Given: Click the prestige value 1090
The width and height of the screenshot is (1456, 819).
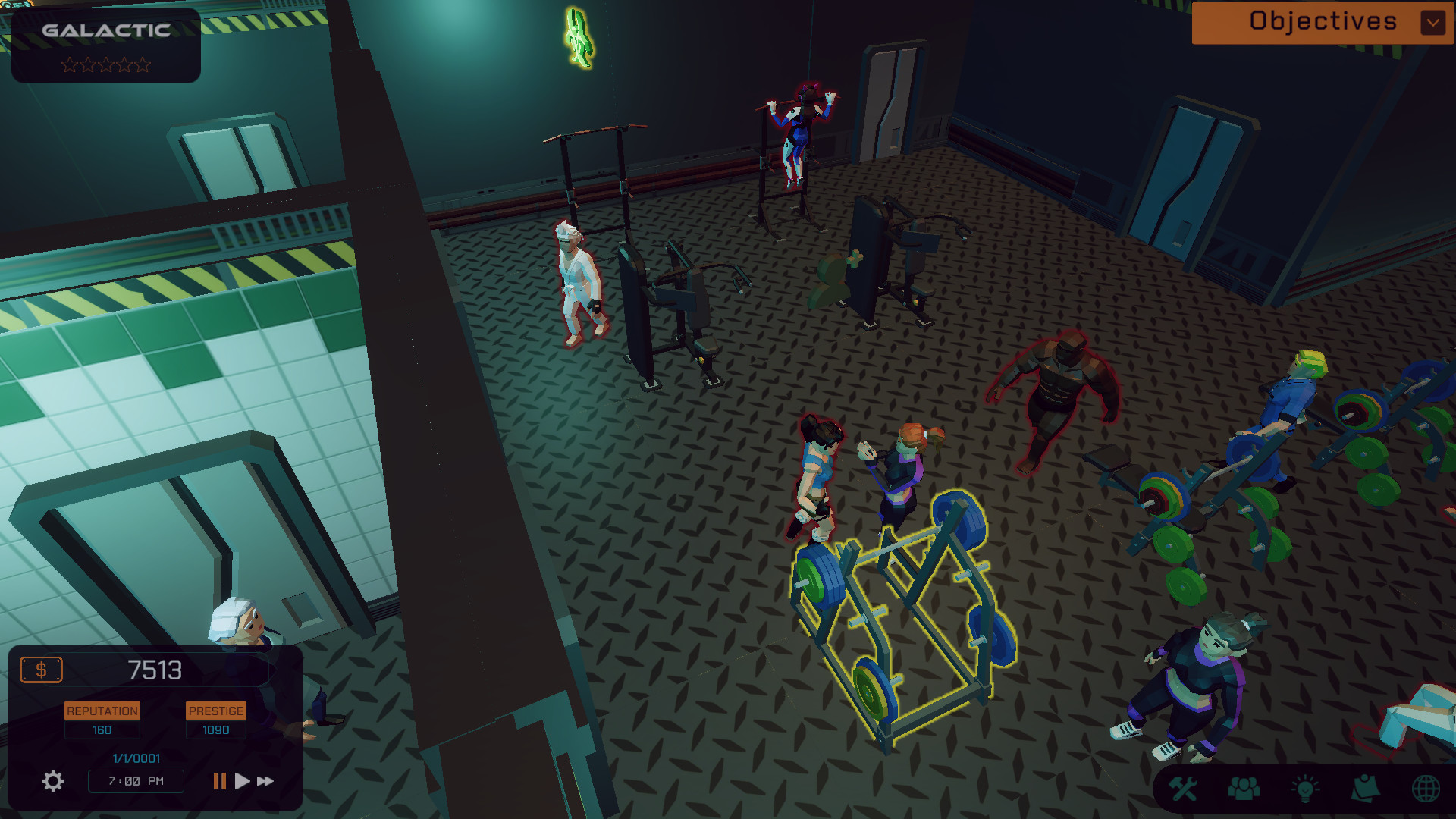Looking at the screenshot, I should pos(215,730).
